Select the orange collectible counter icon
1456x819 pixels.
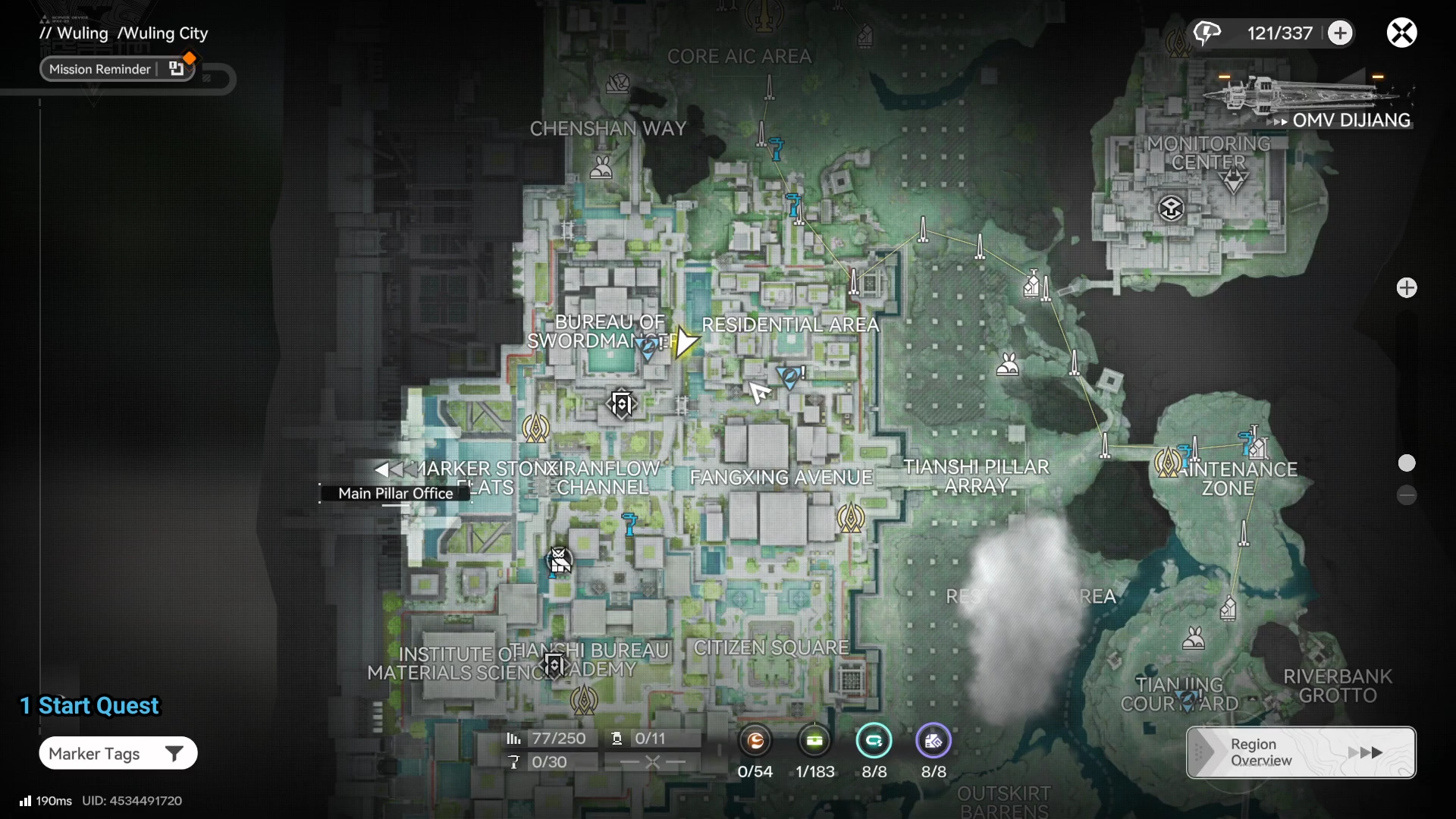coord(755,741)
